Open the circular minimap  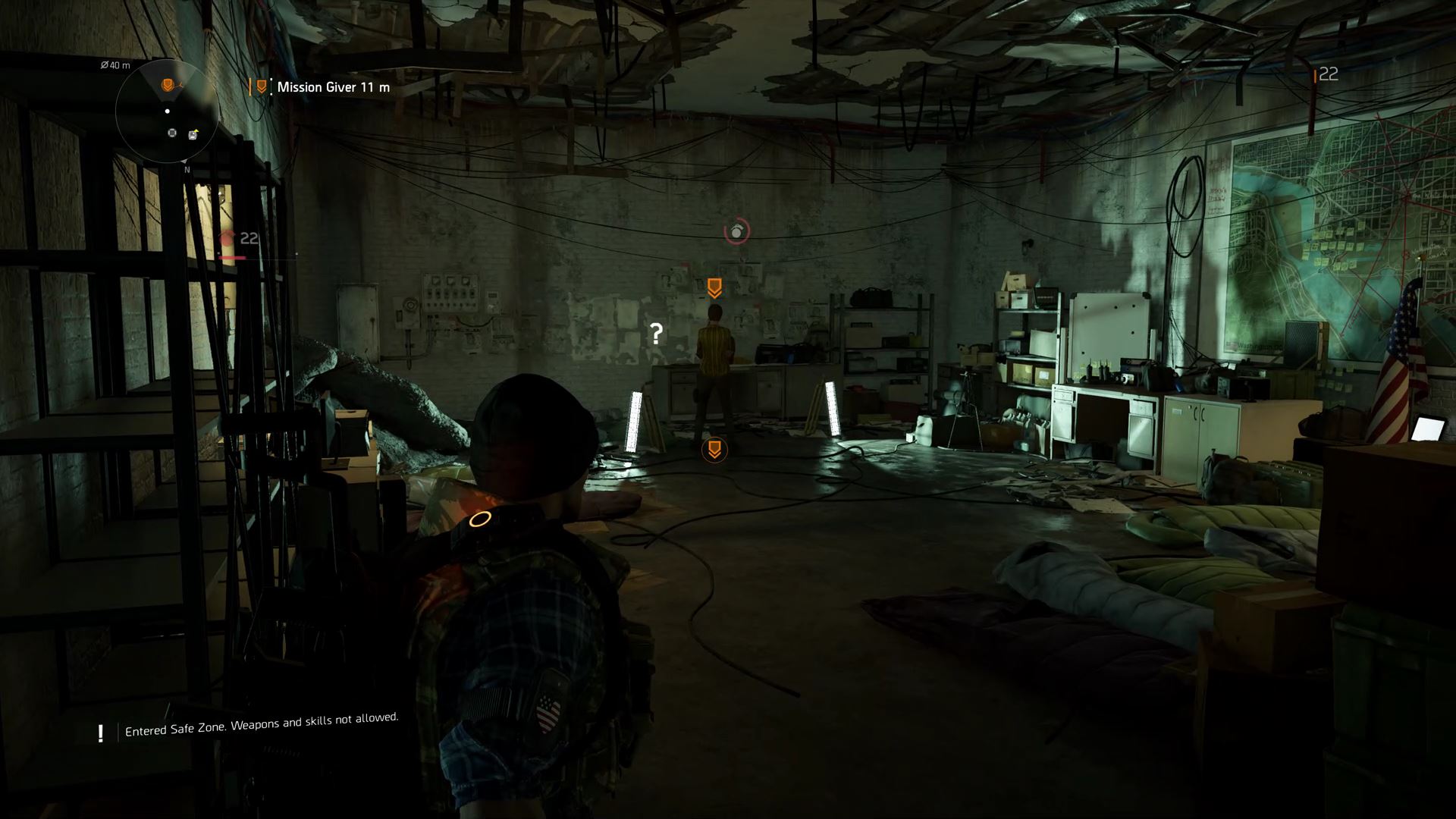point(168,111)
